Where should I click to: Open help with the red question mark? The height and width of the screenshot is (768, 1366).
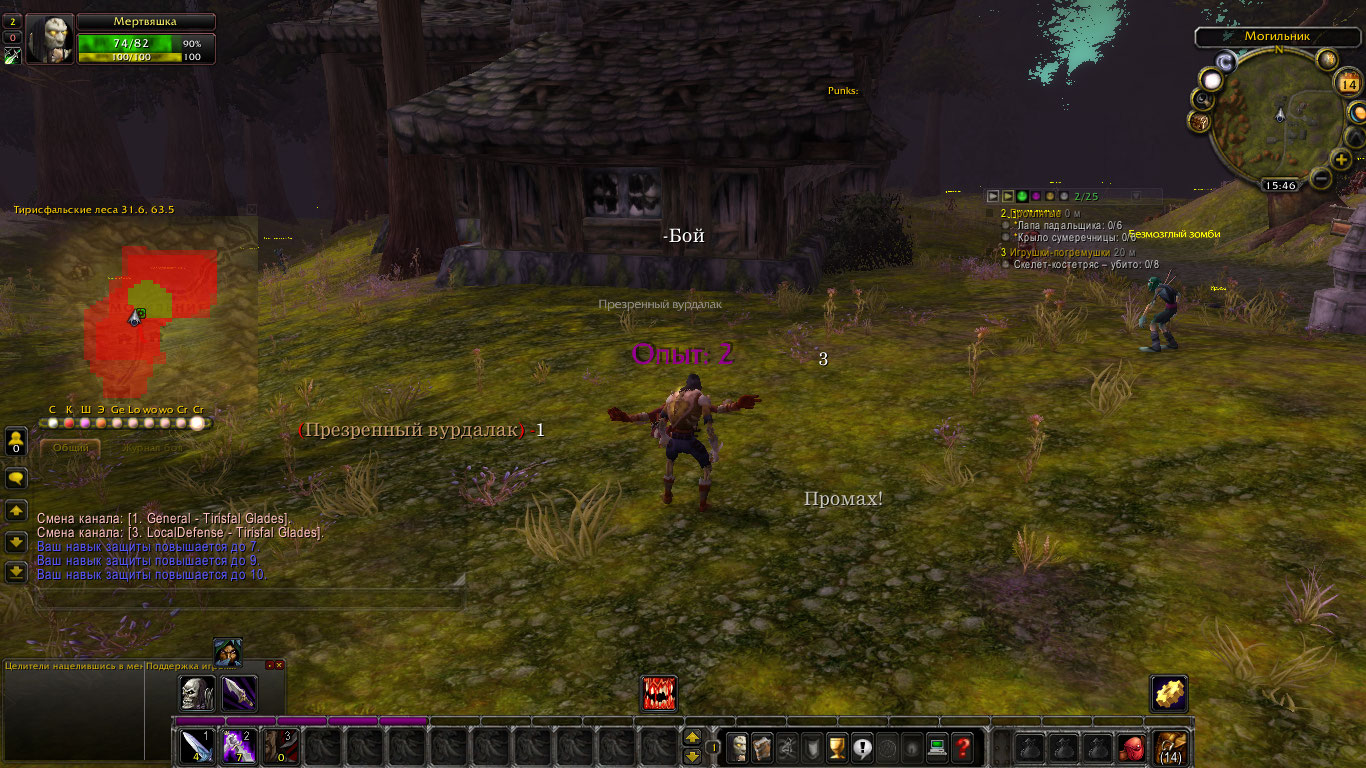coord(962,747)
